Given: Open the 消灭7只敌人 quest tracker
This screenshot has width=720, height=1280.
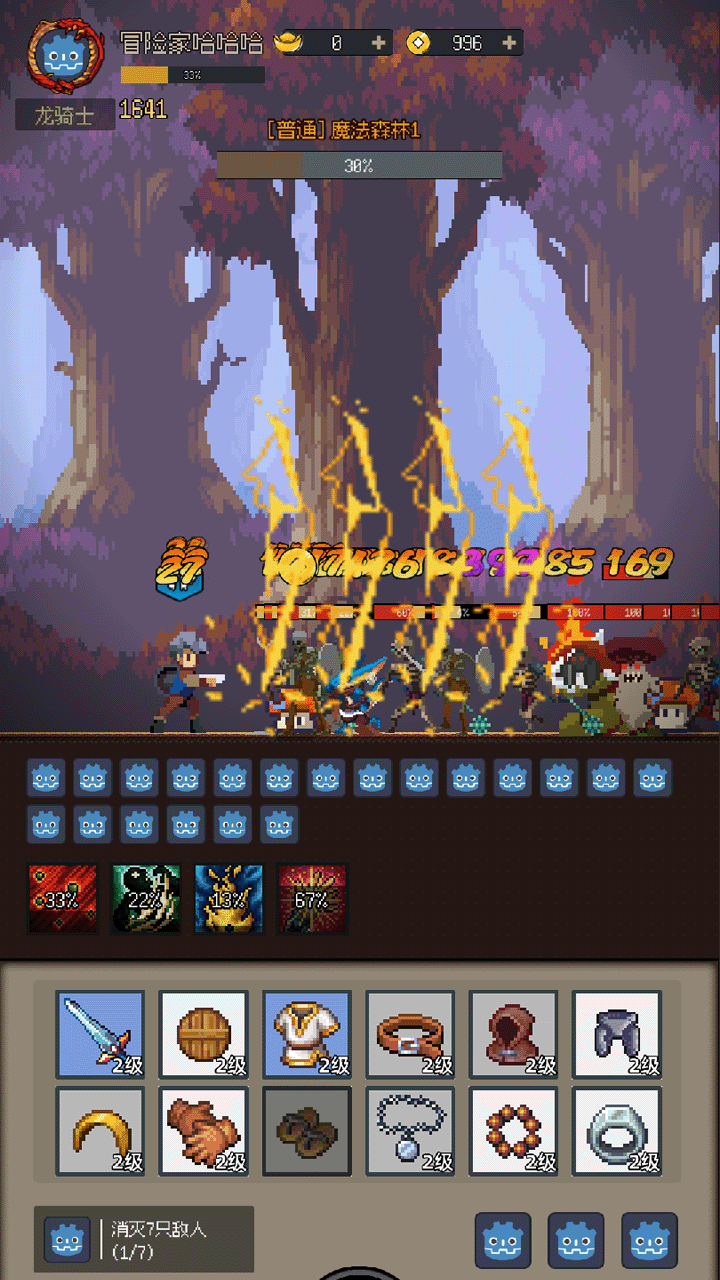Looking at the screenshot, I should (144, 1240).
